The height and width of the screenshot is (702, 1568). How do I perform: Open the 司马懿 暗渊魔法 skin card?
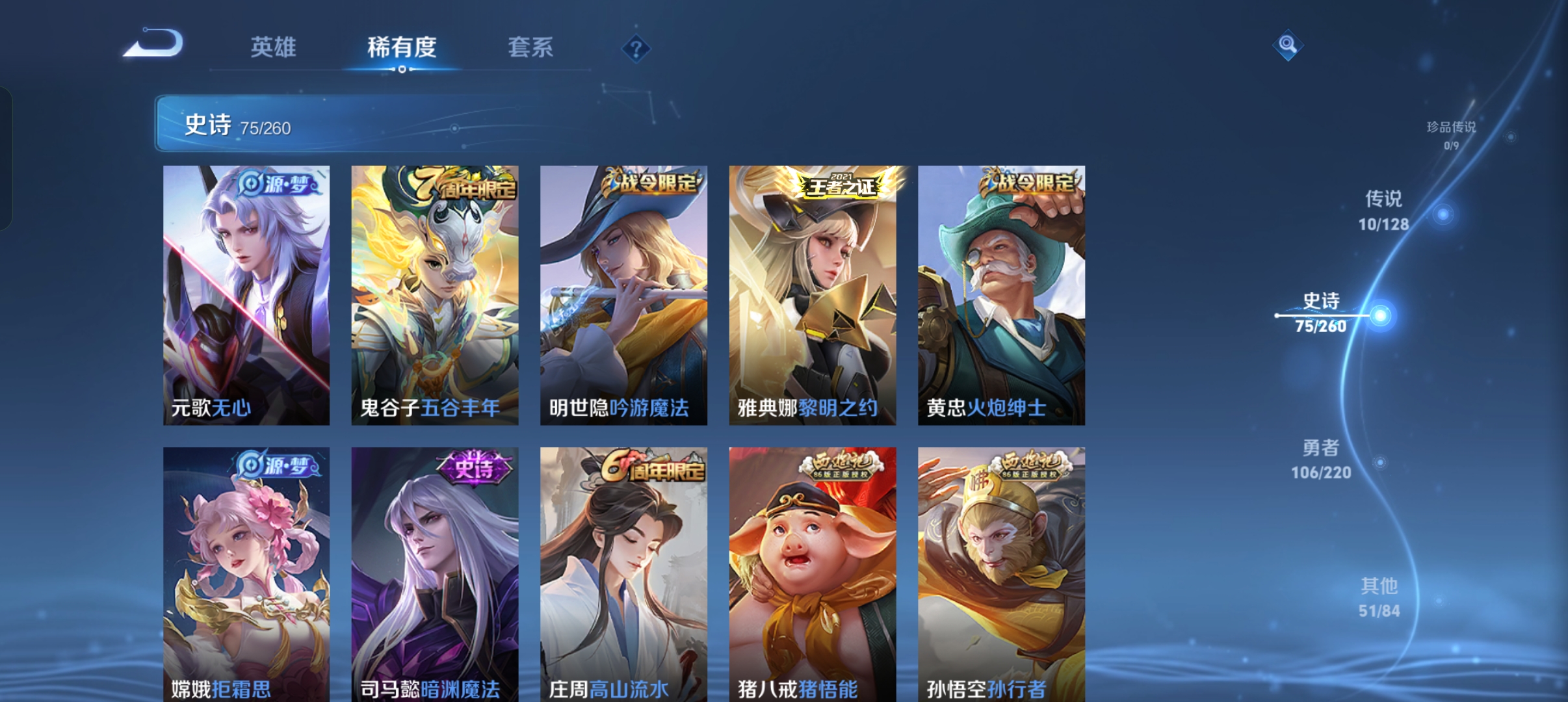[x=435, y=575]
